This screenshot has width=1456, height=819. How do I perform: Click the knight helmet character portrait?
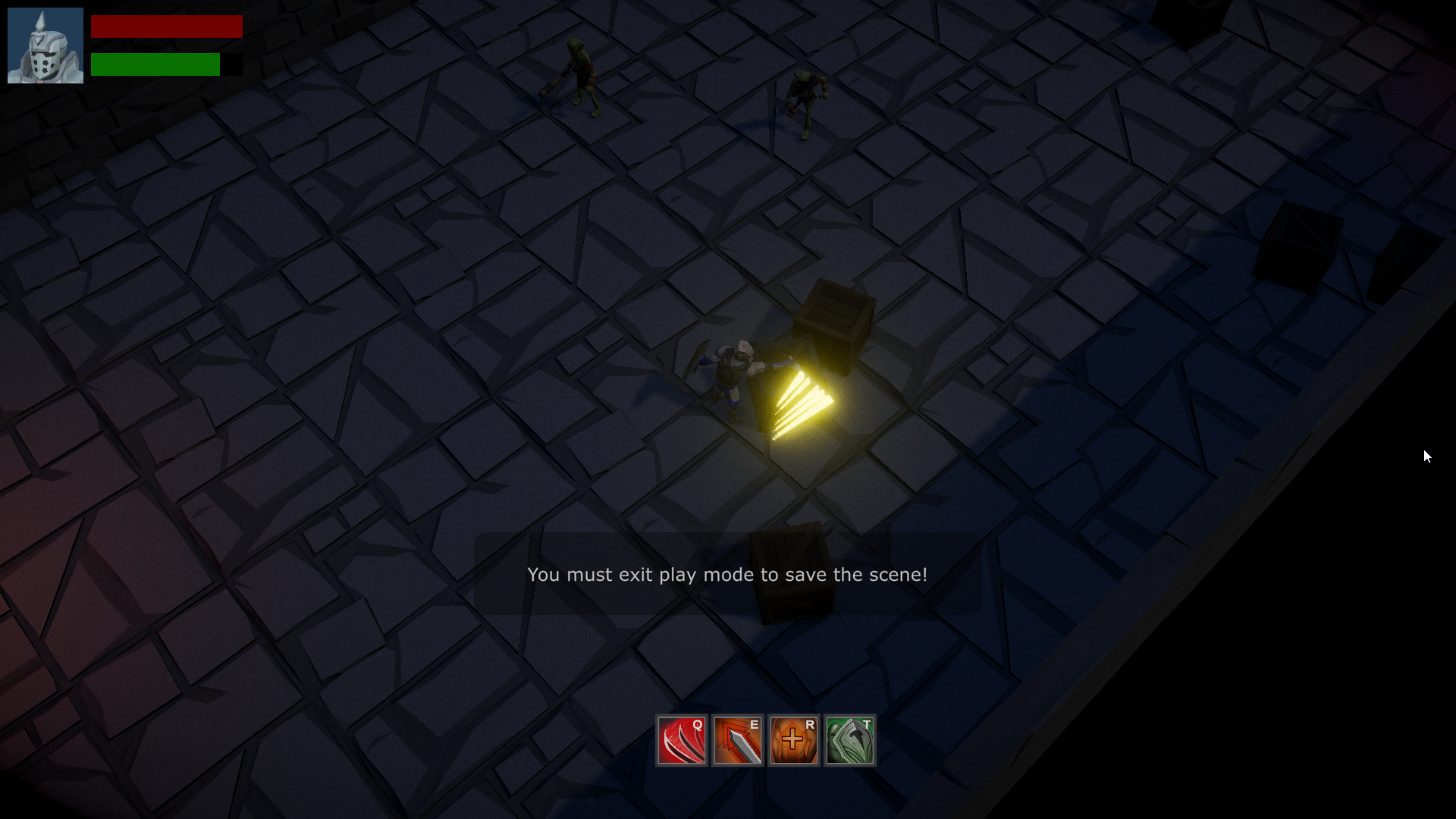(x=45, y=45)
